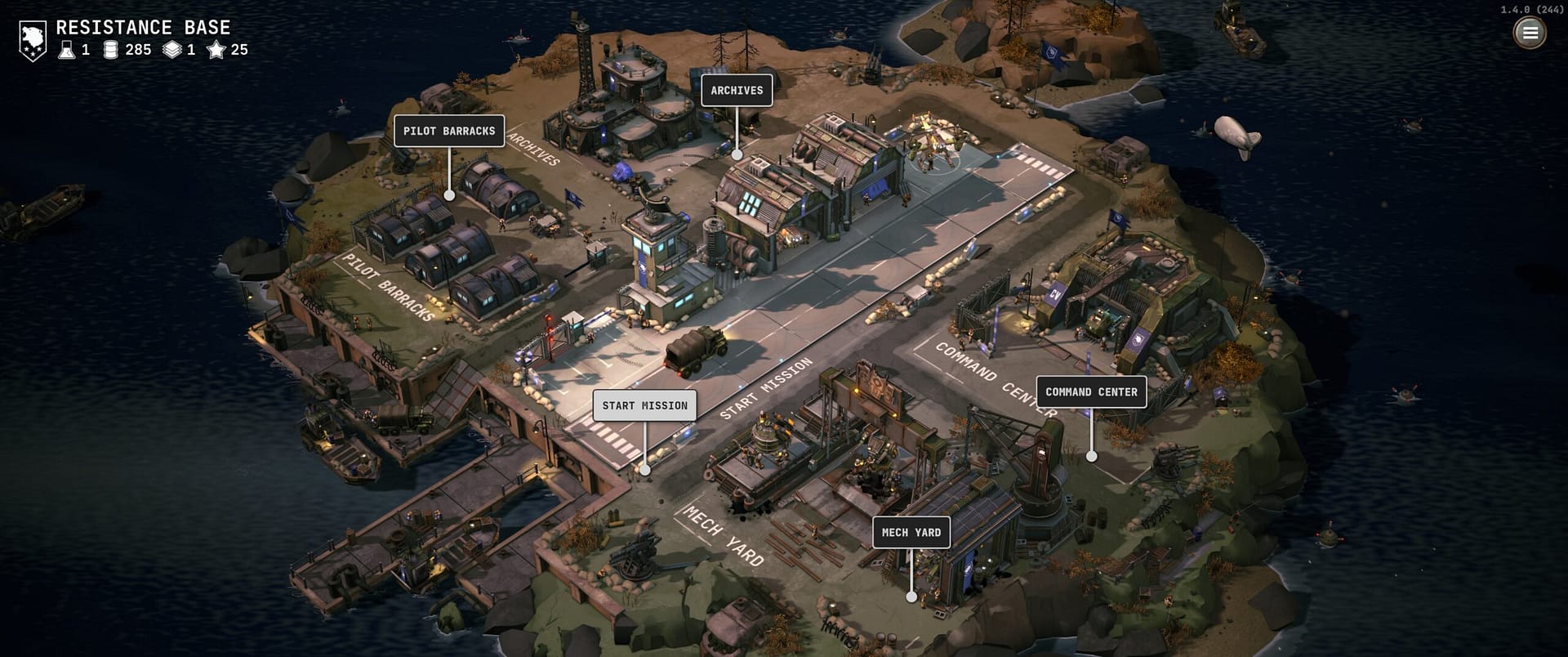Open the Pilot Barracks label
This screenshot has width=1568, height=657.
(x=448, y=131)
